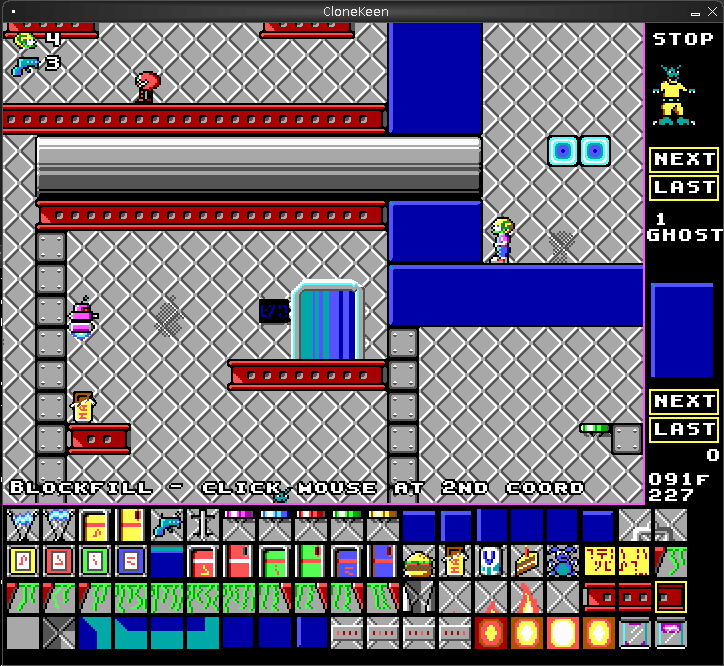Viewport: 724px width, 666px height.
Task: Pick the blue keycard tile
Action: [x=130, y=562]
